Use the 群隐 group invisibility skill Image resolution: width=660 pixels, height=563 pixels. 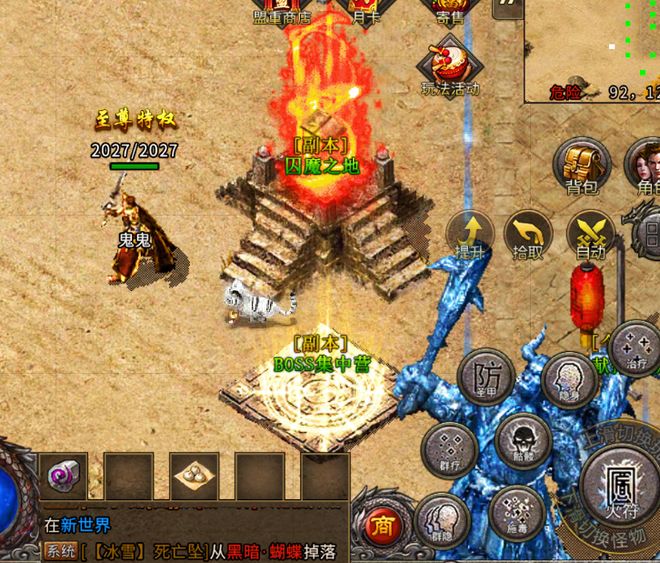click(x=442, y=521)
